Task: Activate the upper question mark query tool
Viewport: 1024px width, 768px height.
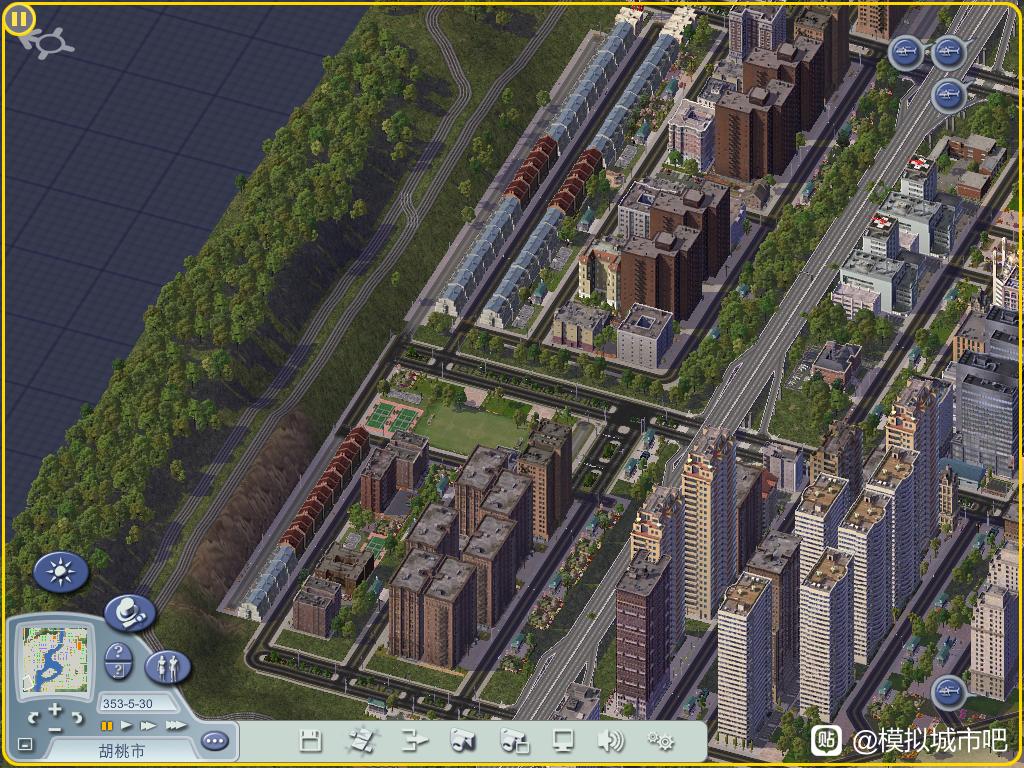Action: click(x=118, y=651)
